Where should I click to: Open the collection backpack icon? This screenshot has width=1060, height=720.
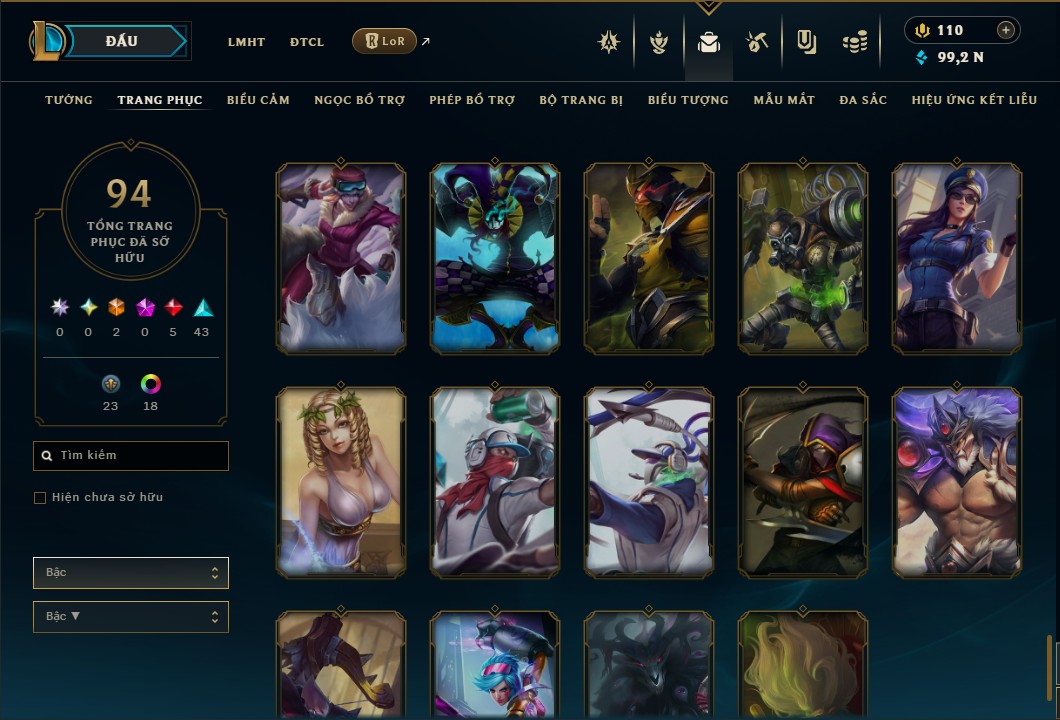(x=709, y=42)
